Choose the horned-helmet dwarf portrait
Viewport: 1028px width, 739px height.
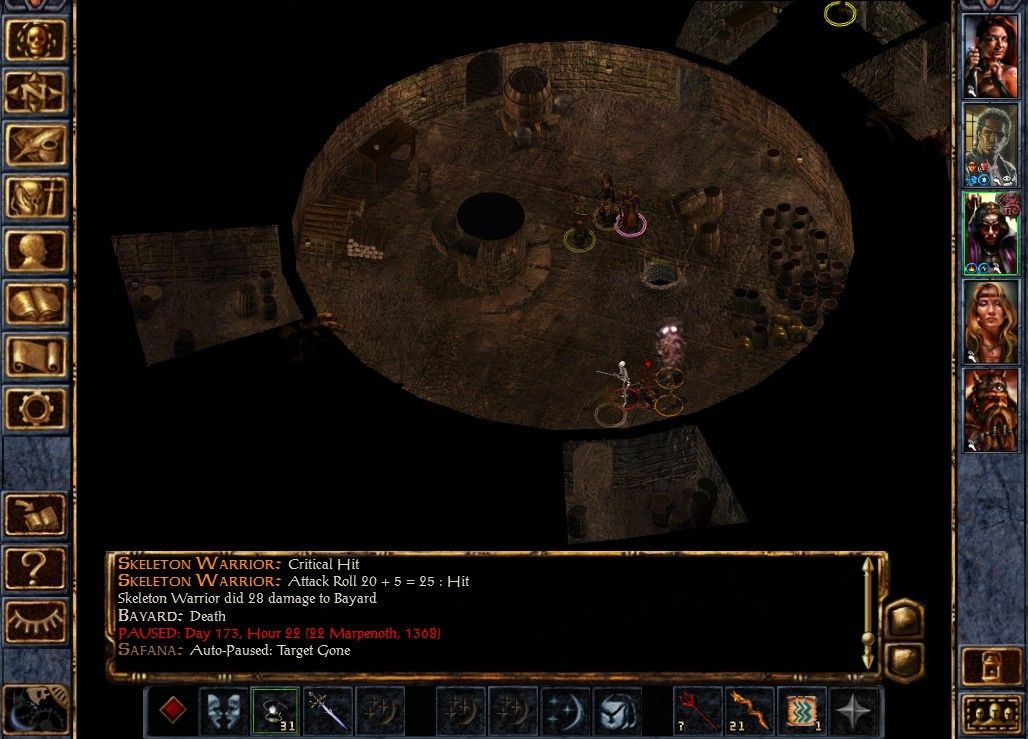tap(990, 409)
